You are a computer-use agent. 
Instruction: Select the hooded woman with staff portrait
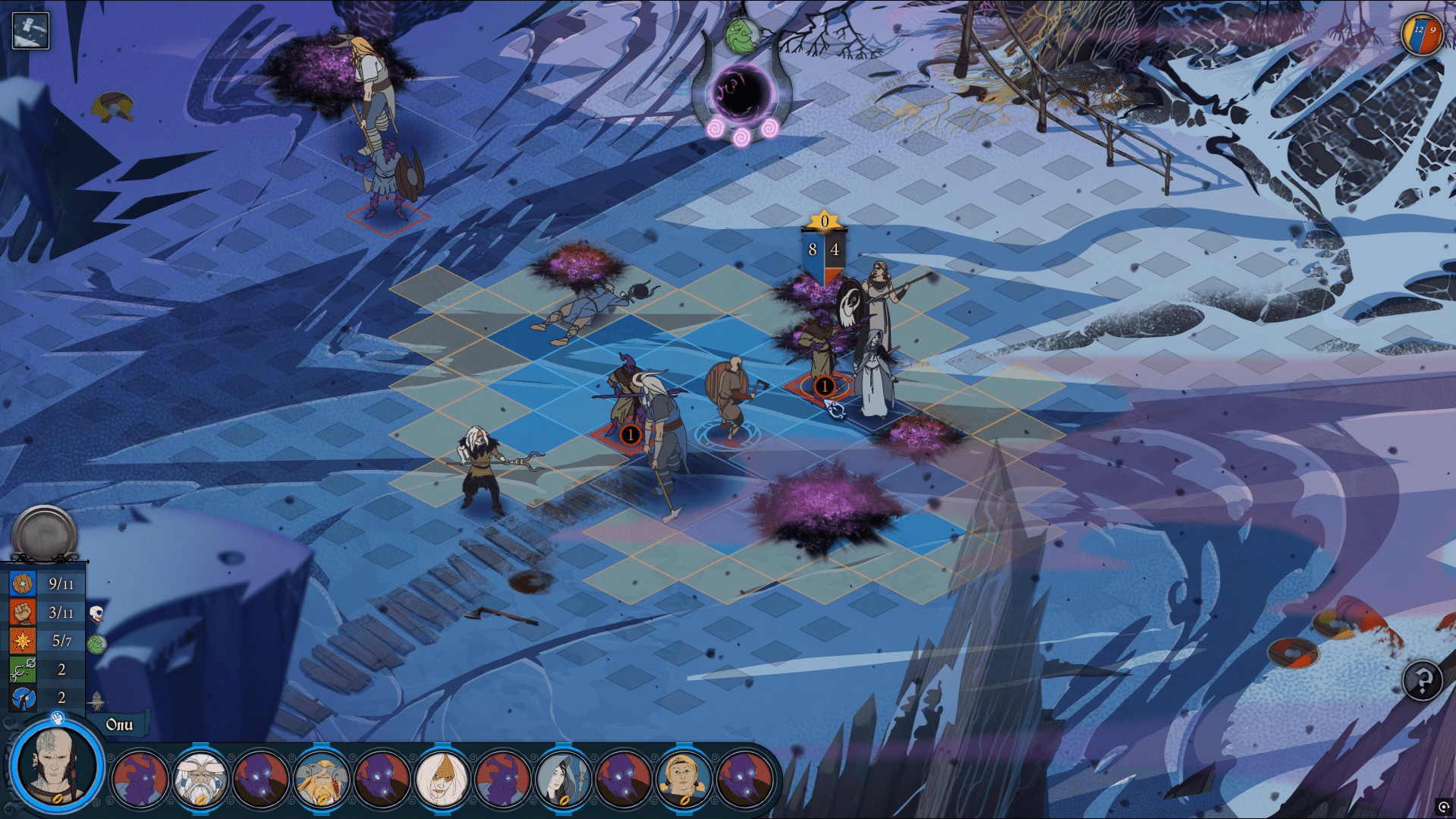coord(563,780)
